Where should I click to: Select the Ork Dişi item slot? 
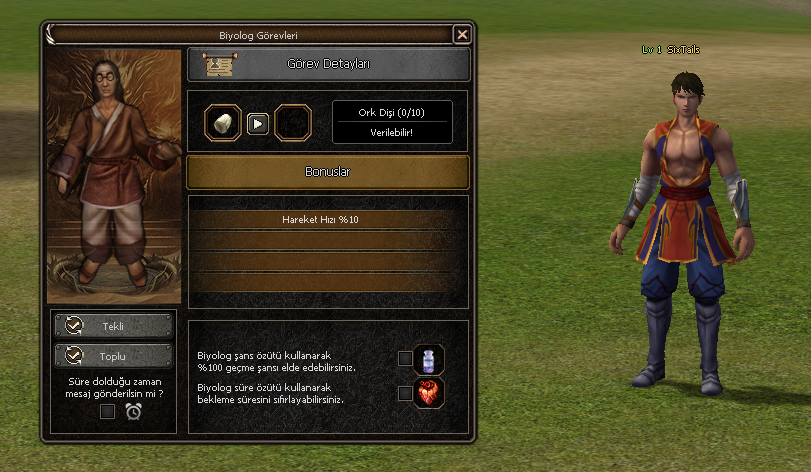click(x=223, y=123)
